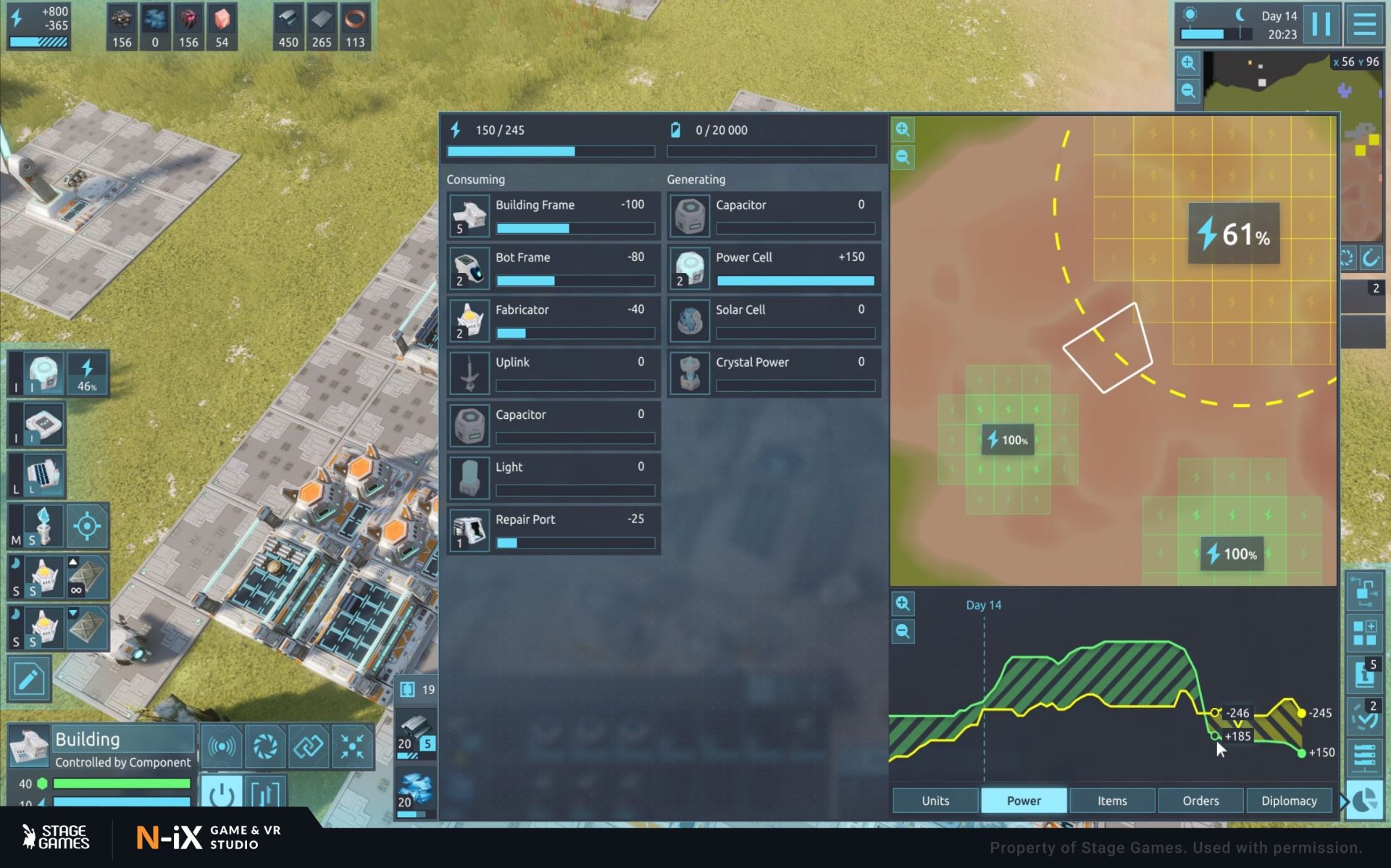This screenshot has width=1391, height=868.
Task: Open the pencil edit tool
Action: (29, 679)
